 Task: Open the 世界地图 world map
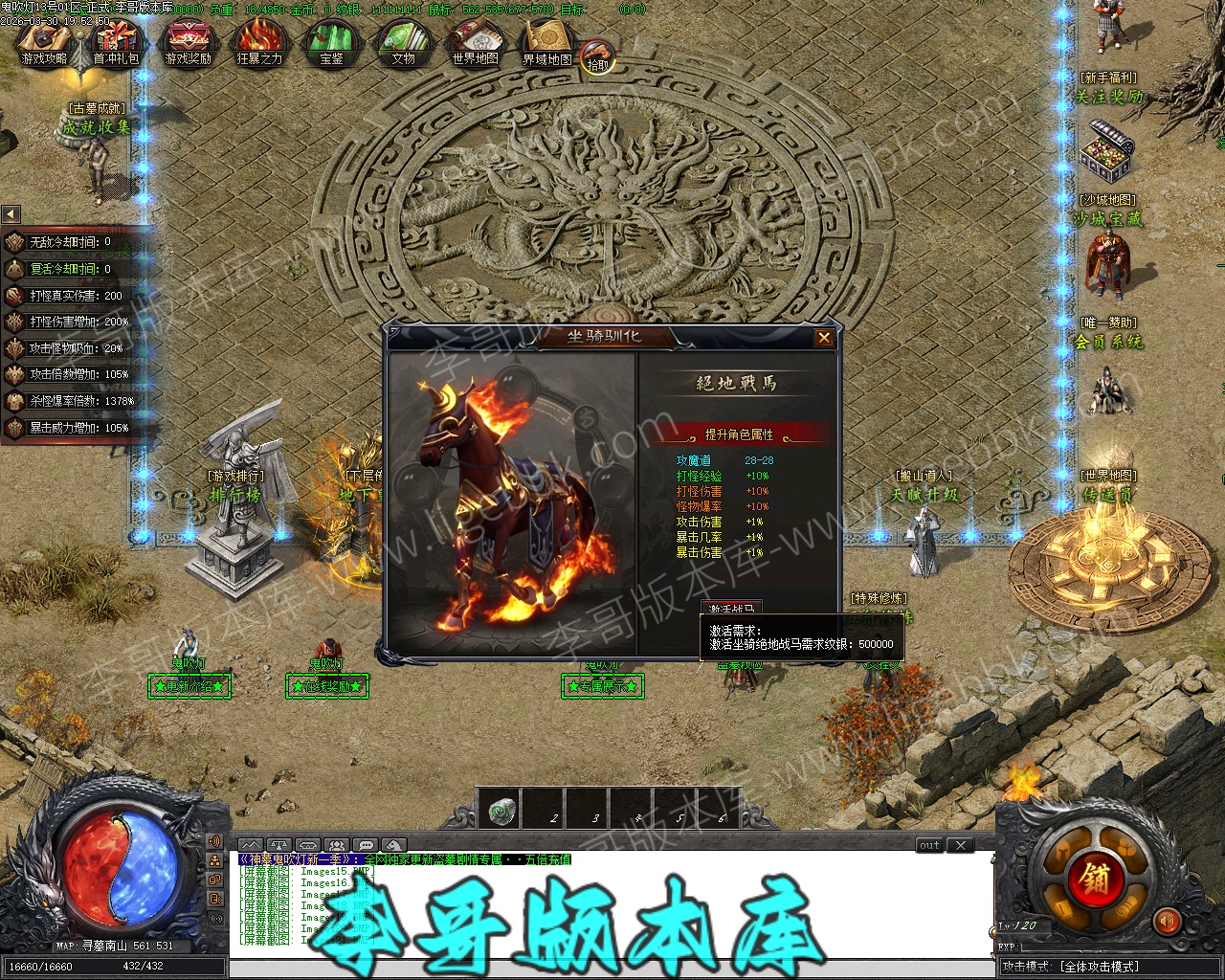[x=475, y=44]
